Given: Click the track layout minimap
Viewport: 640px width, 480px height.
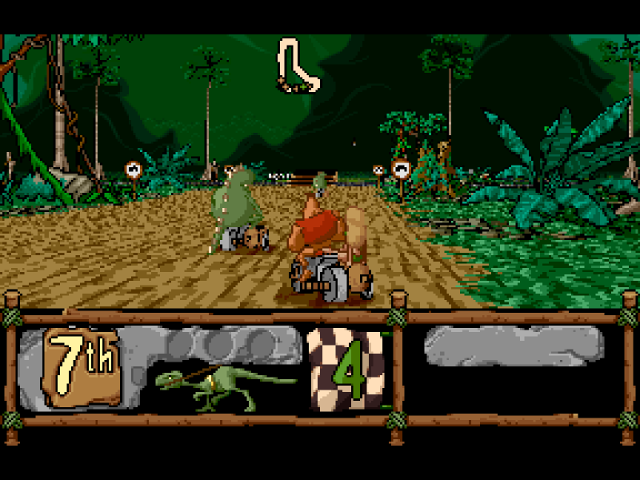Looking at the screenshot, I should click(299, 66).
